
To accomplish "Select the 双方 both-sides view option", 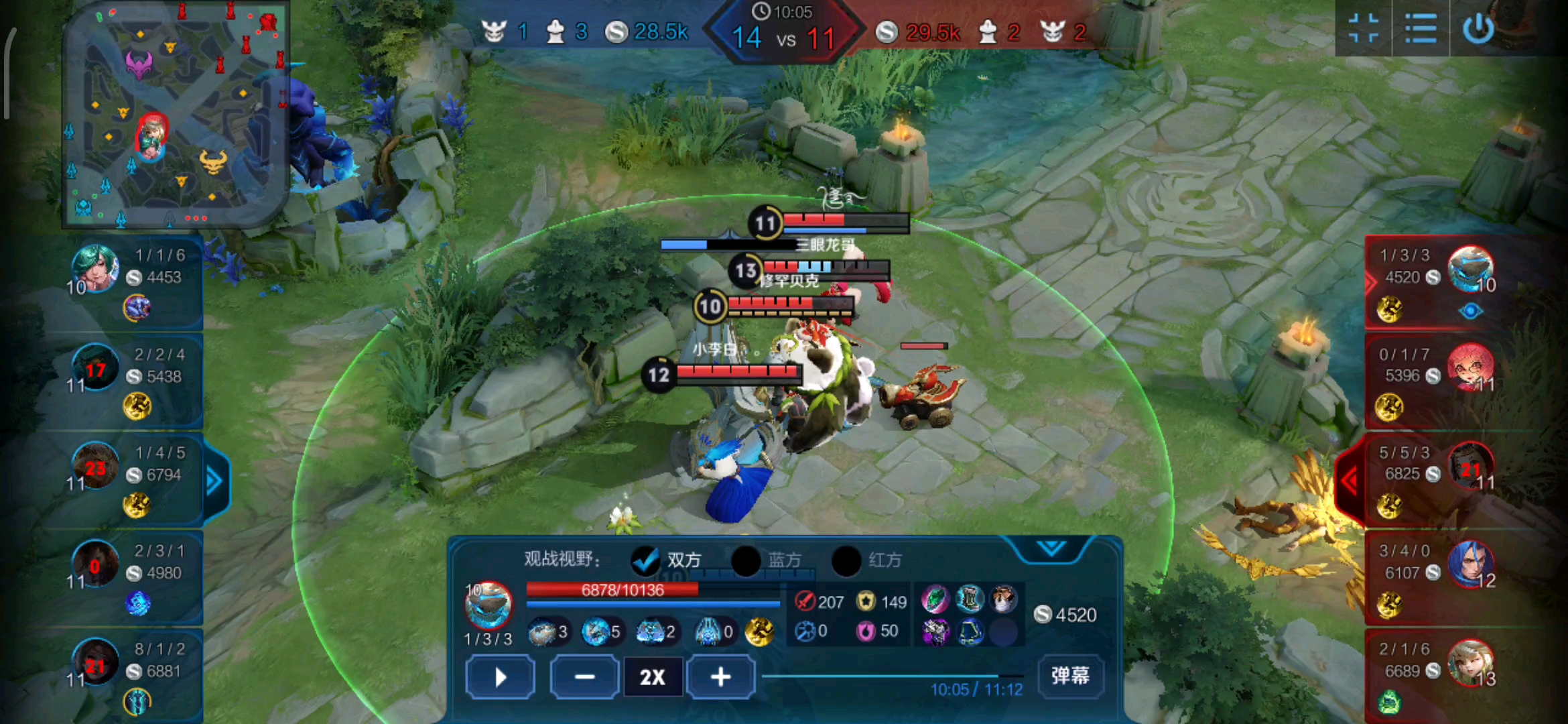I will pyautogui.click(x=646, y=560).
